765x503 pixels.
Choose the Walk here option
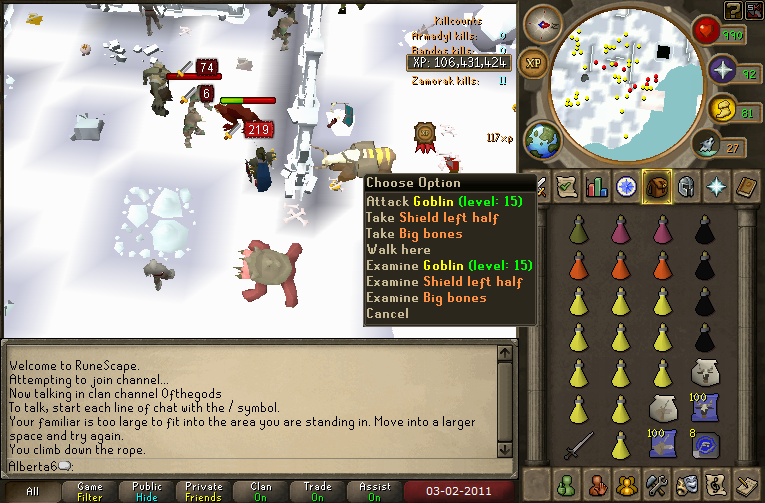click(399, 249)
